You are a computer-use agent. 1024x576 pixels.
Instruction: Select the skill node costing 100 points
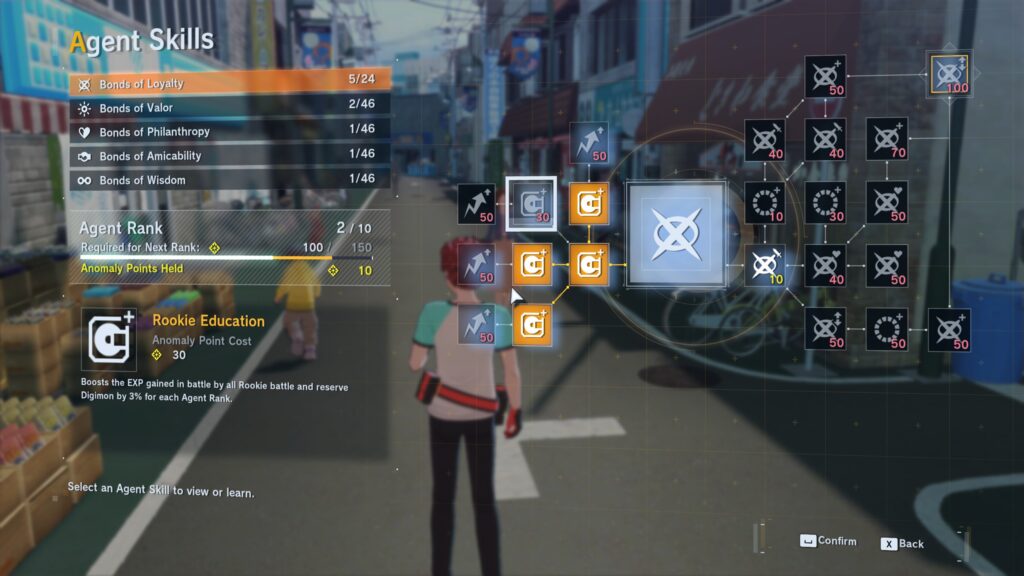point(947,74)
